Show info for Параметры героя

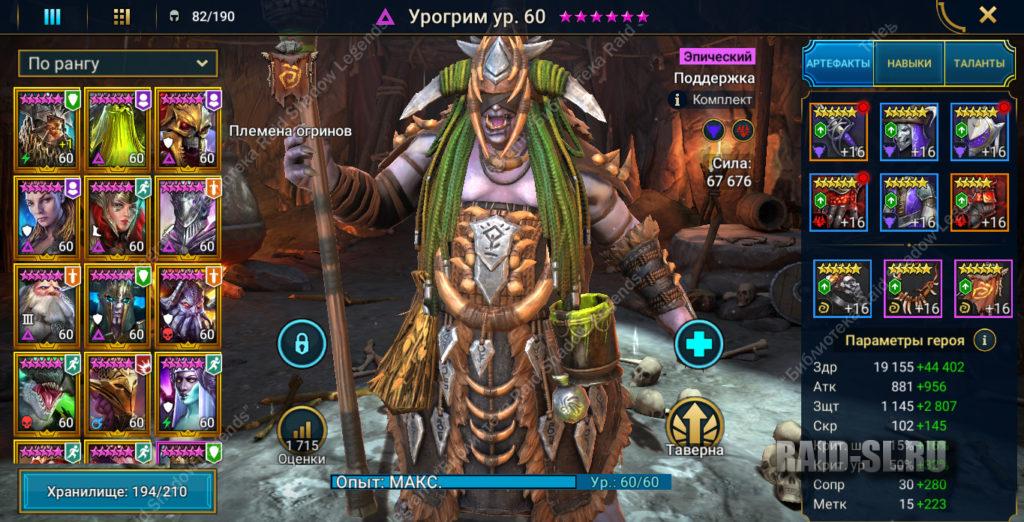tap(986, 340)
